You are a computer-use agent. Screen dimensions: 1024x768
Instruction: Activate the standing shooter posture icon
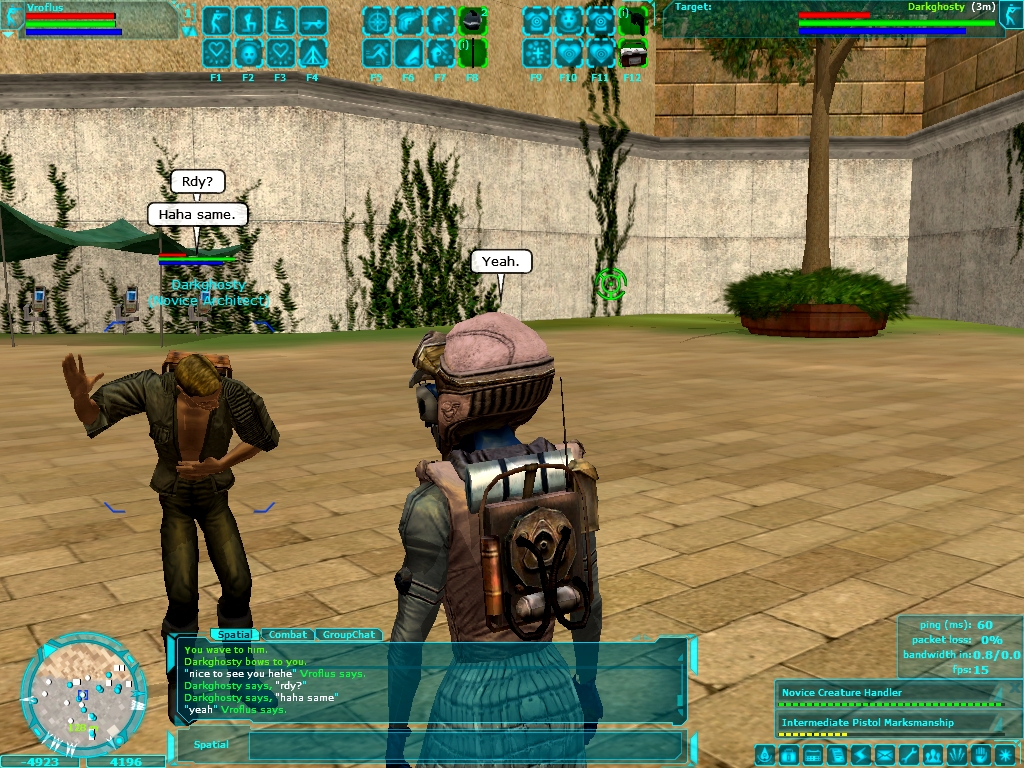click(x=217, y=20)
